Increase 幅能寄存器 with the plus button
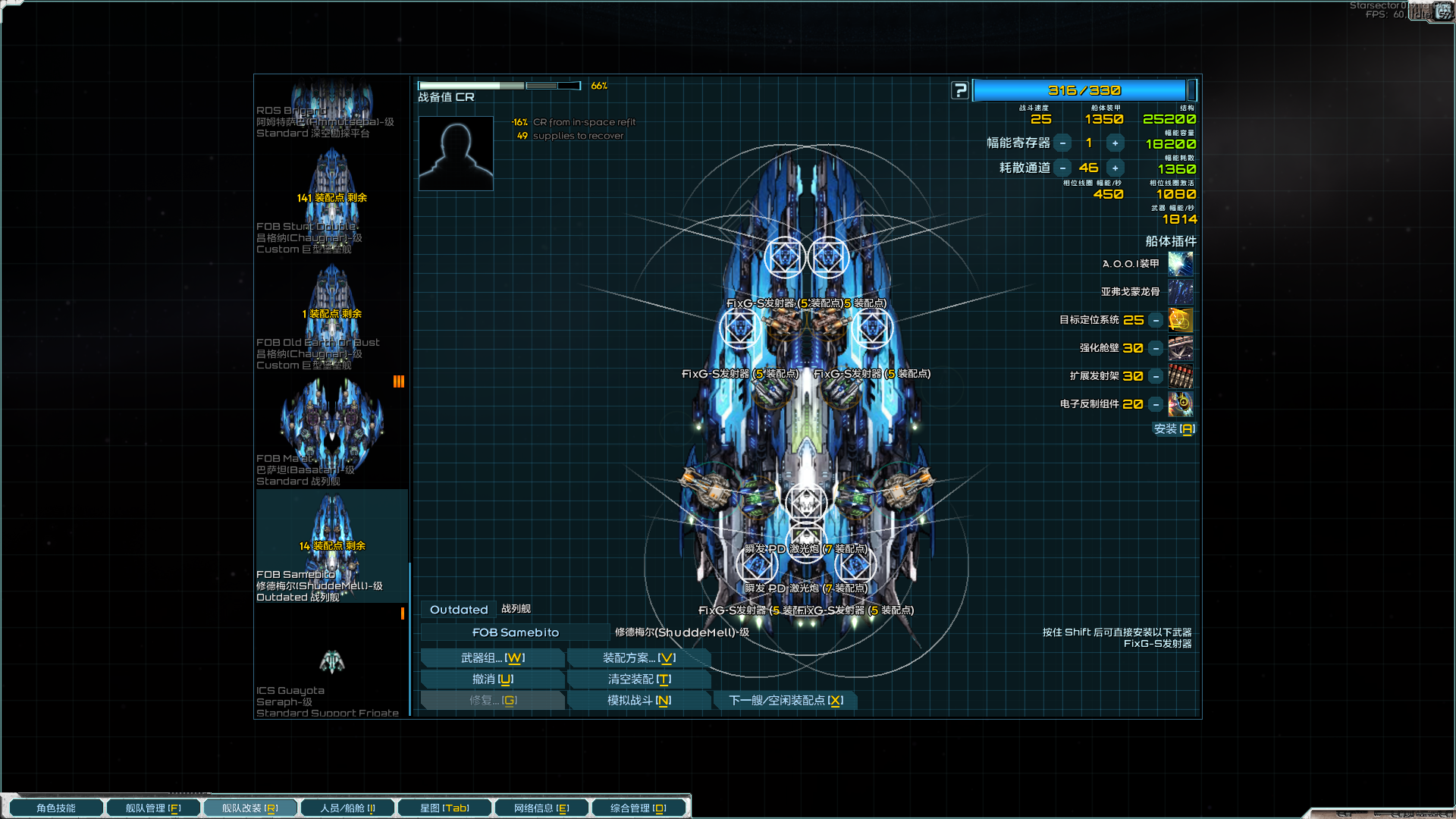This screenshot has width=1456, height=819. (1115, 143)
